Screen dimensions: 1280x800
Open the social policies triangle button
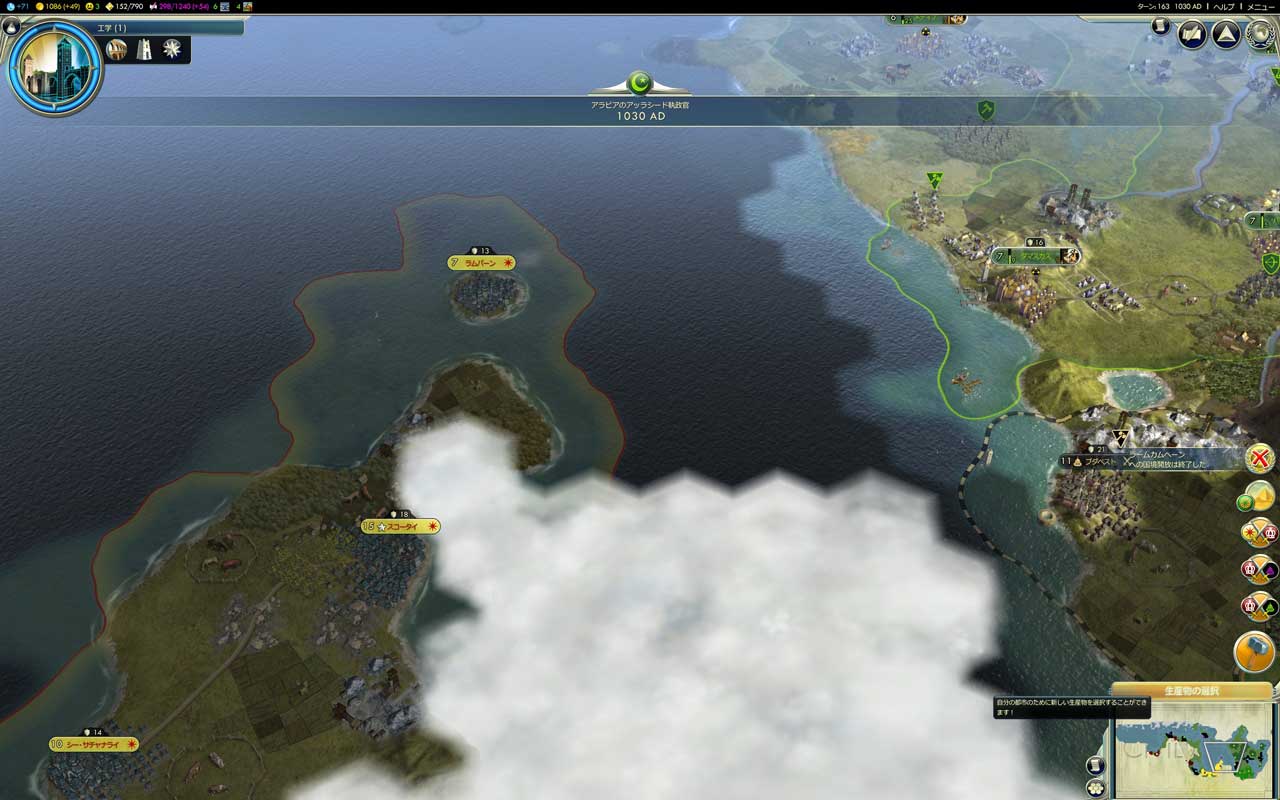tap(1226, 35)
